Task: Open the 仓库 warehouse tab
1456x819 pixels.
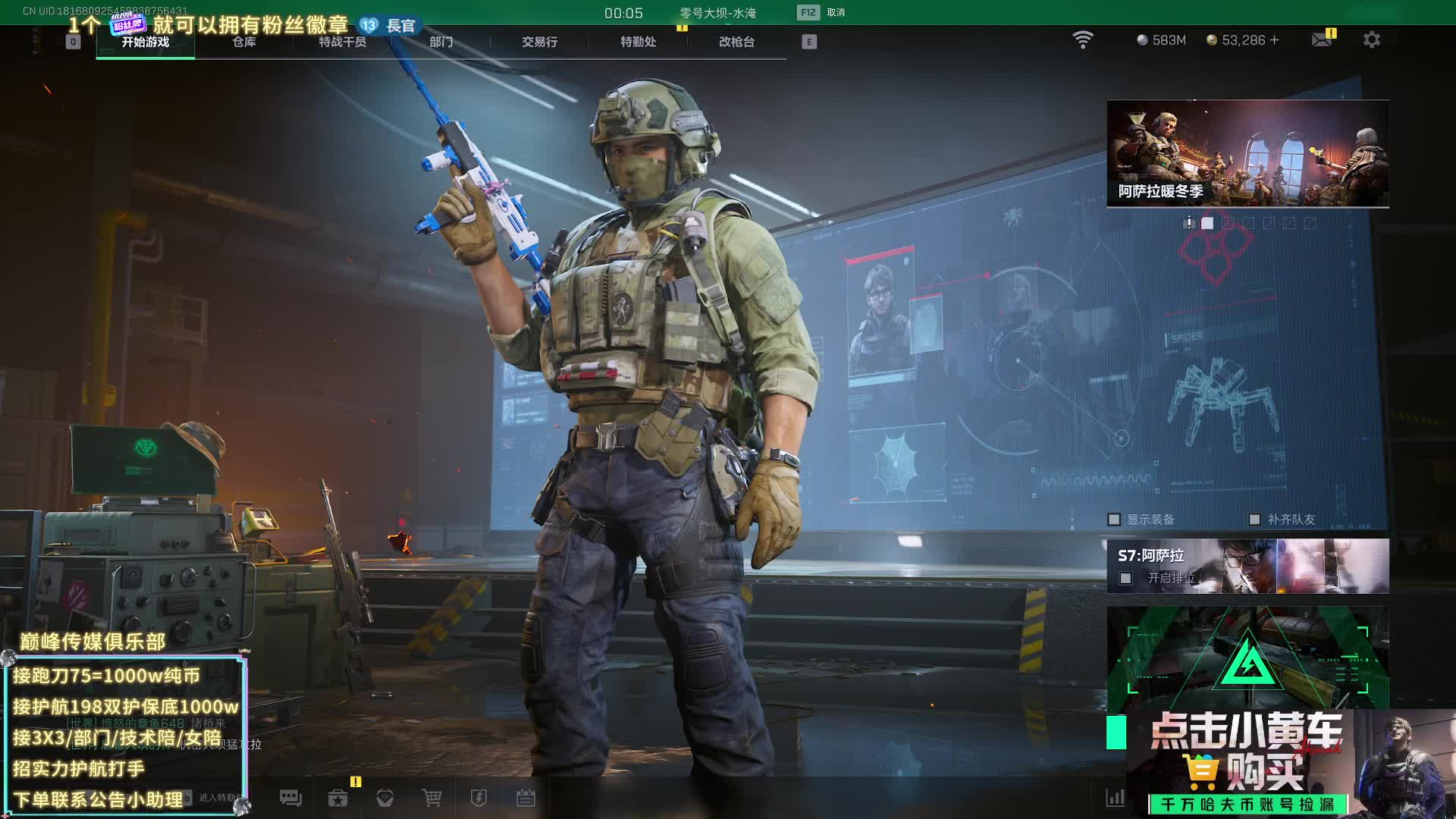Action: [243, 42]
